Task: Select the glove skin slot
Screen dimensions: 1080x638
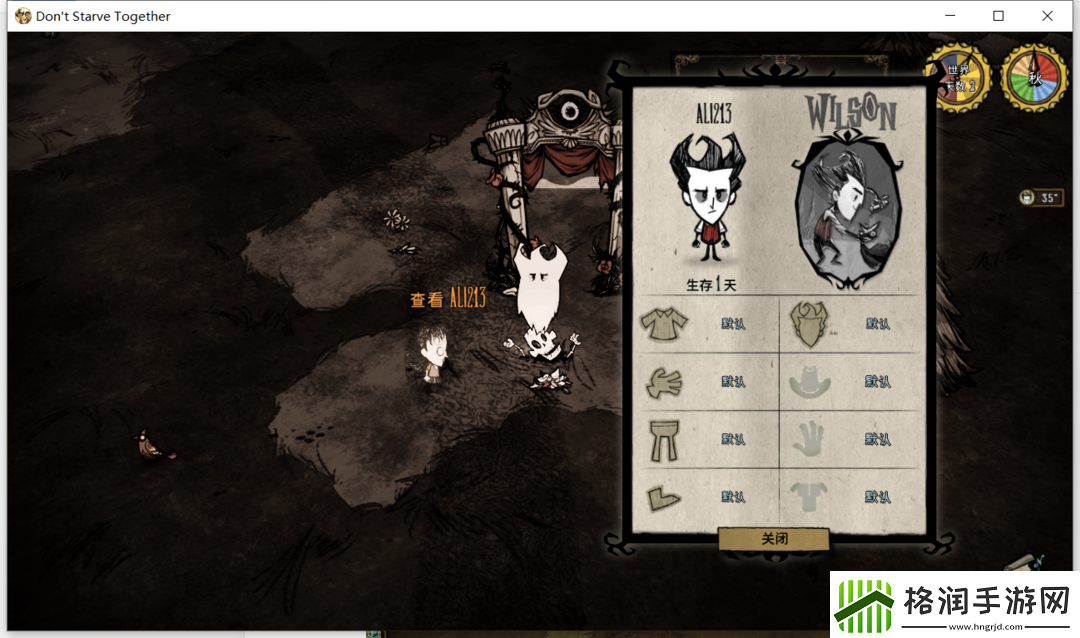Action: click(663, 381)
